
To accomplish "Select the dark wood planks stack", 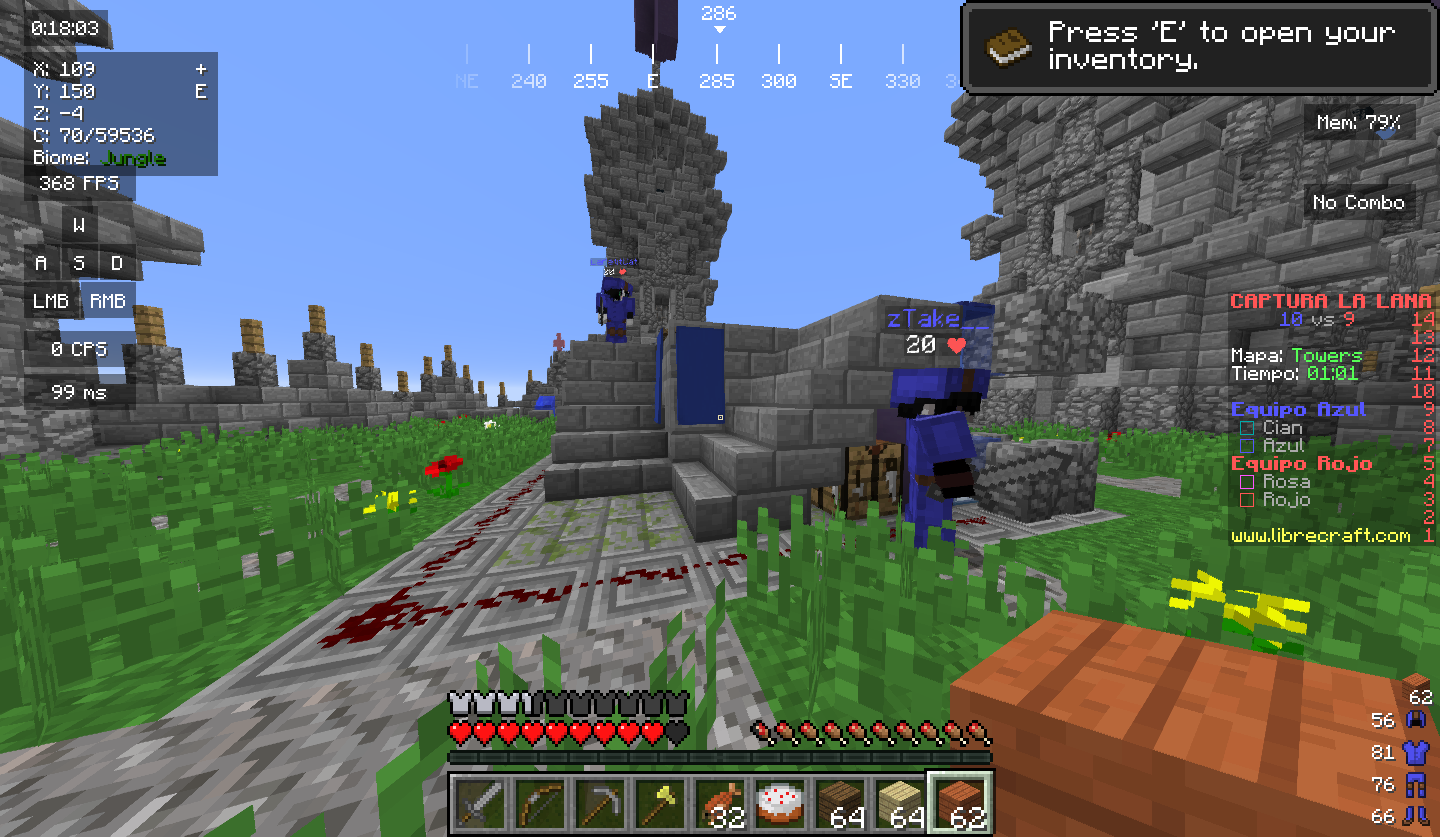I will [x=840, y=803].
